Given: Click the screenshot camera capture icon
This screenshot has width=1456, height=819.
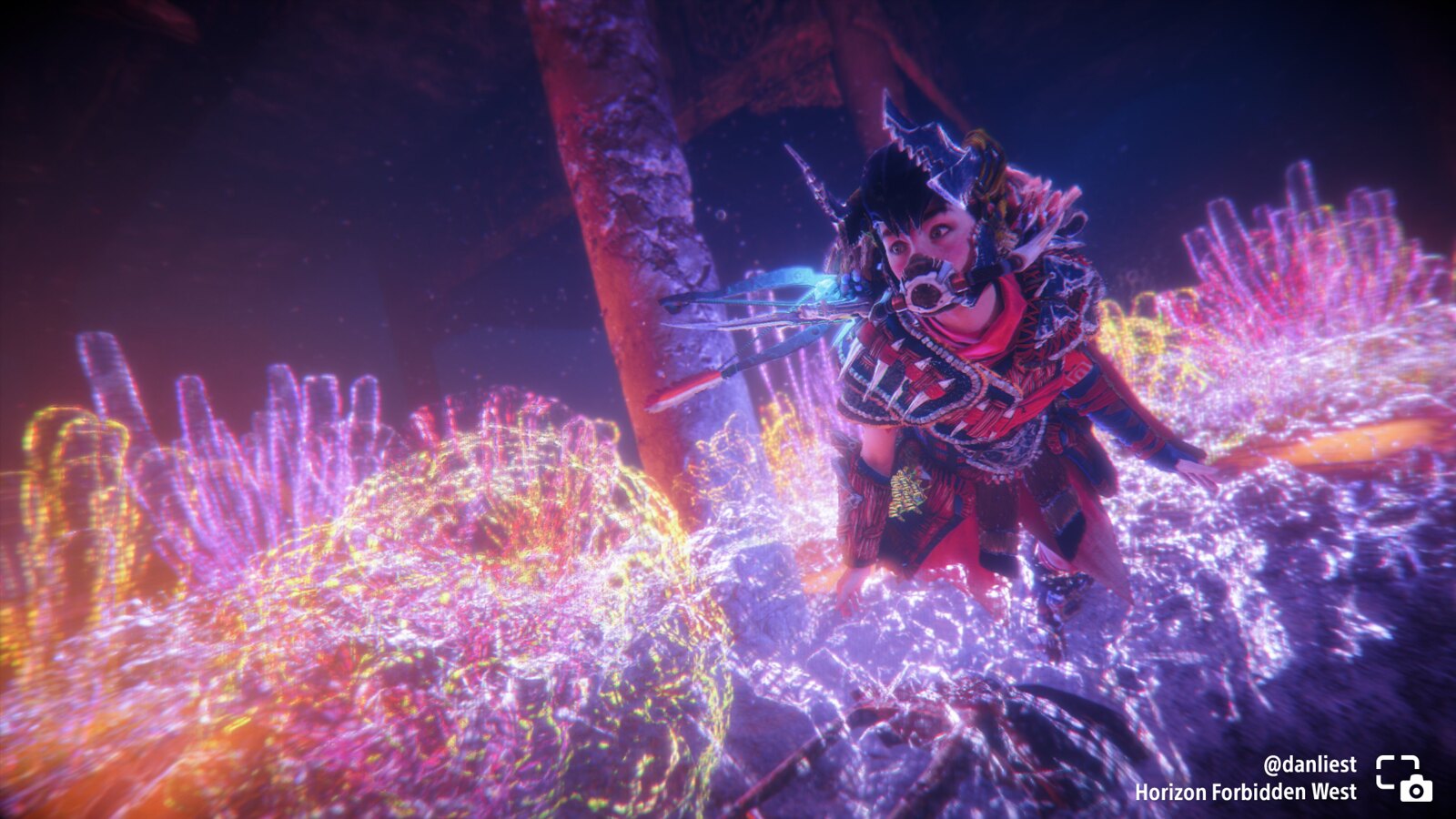Looking at the screenshot, I should coord(1403,778).
